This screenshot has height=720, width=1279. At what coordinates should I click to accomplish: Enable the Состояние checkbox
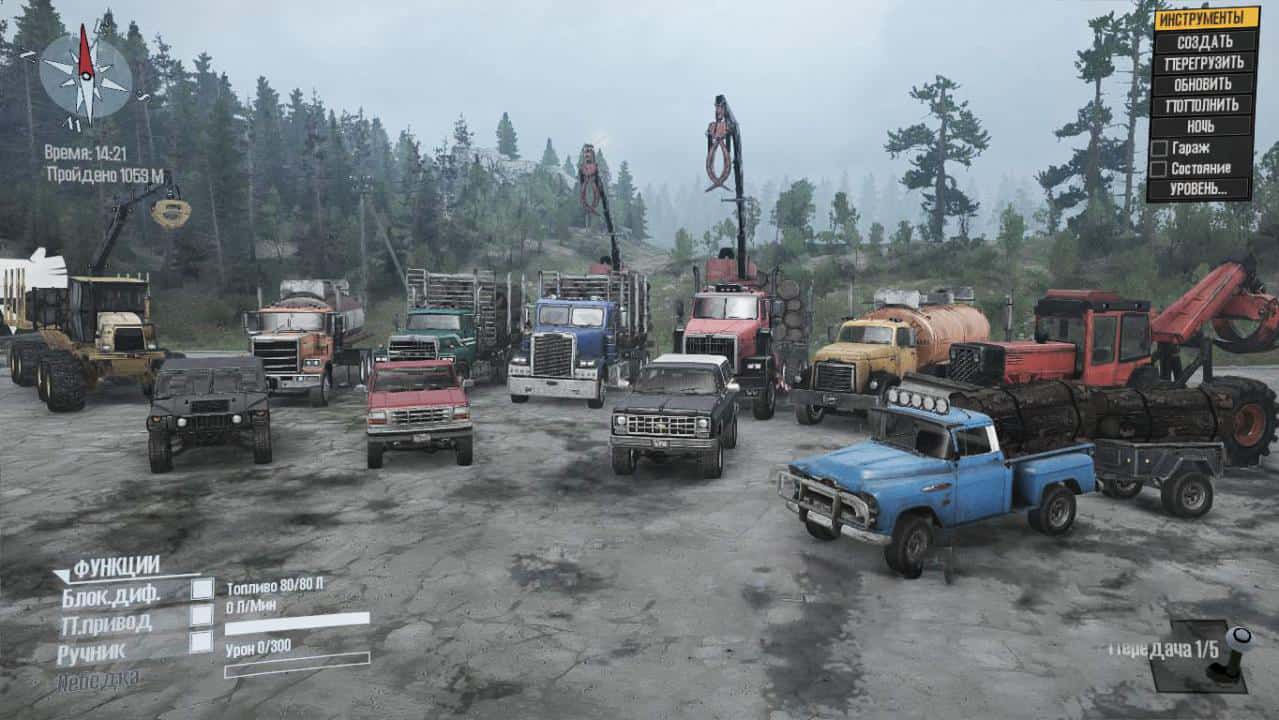pos(1159,169)
